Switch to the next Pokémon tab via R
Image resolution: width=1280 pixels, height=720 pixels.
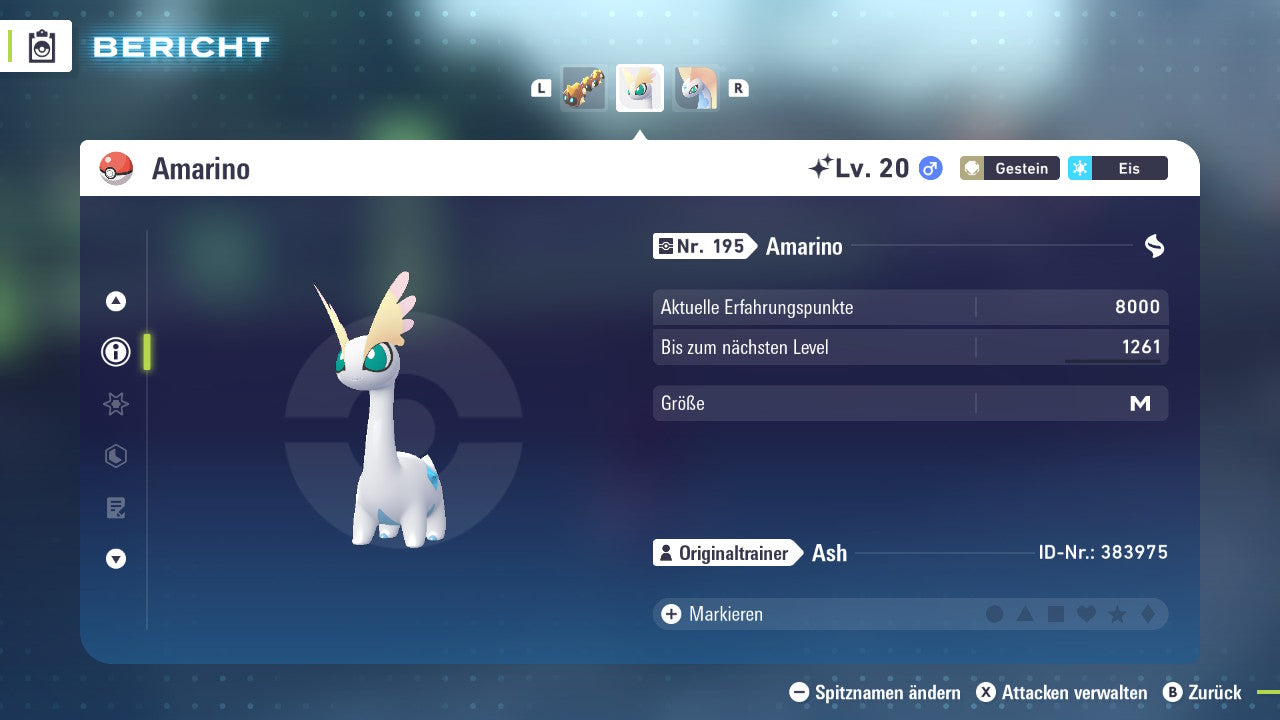point(738,87)
